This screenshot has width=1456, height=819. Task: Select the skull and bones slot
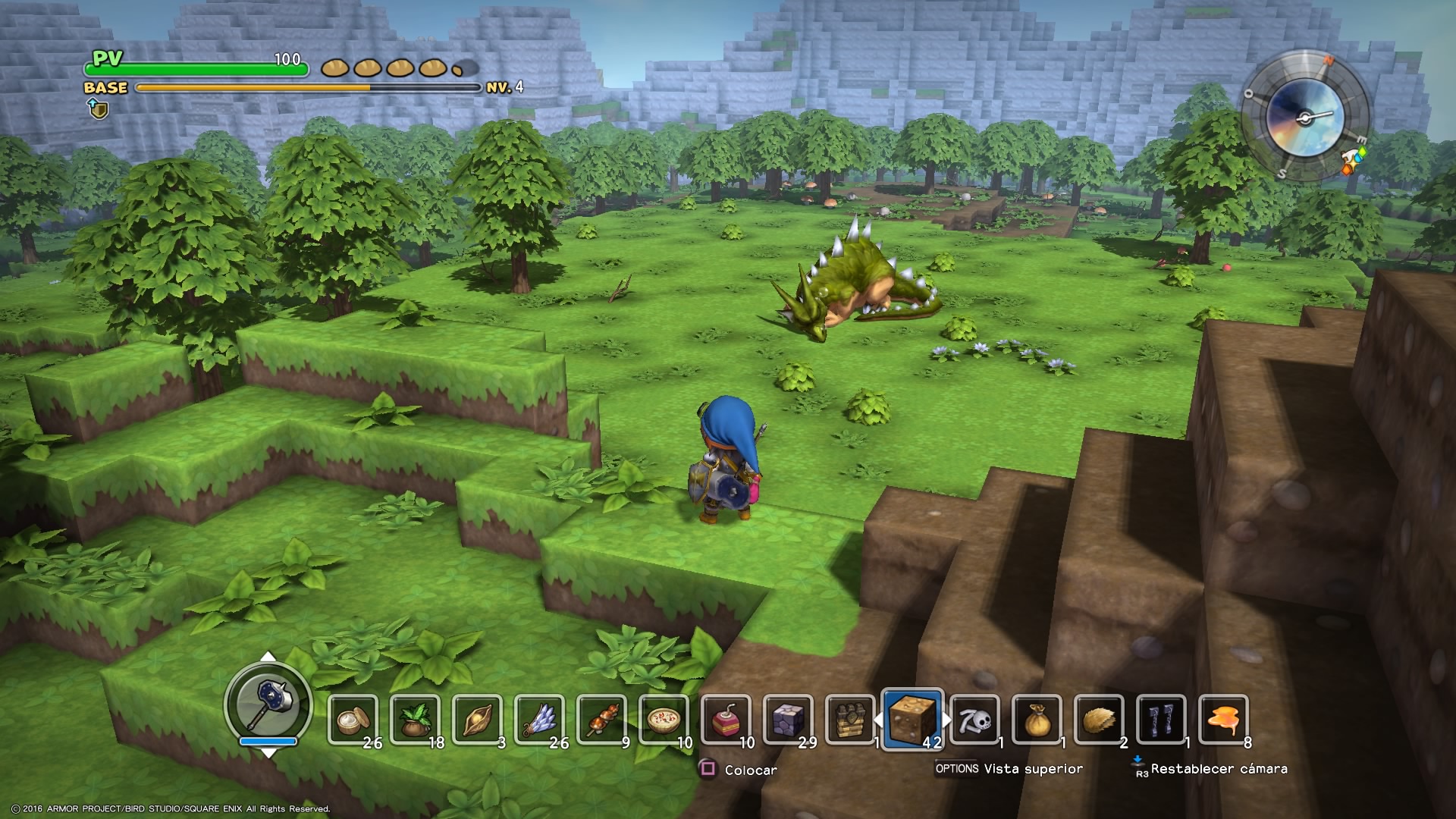pos(975,720)
